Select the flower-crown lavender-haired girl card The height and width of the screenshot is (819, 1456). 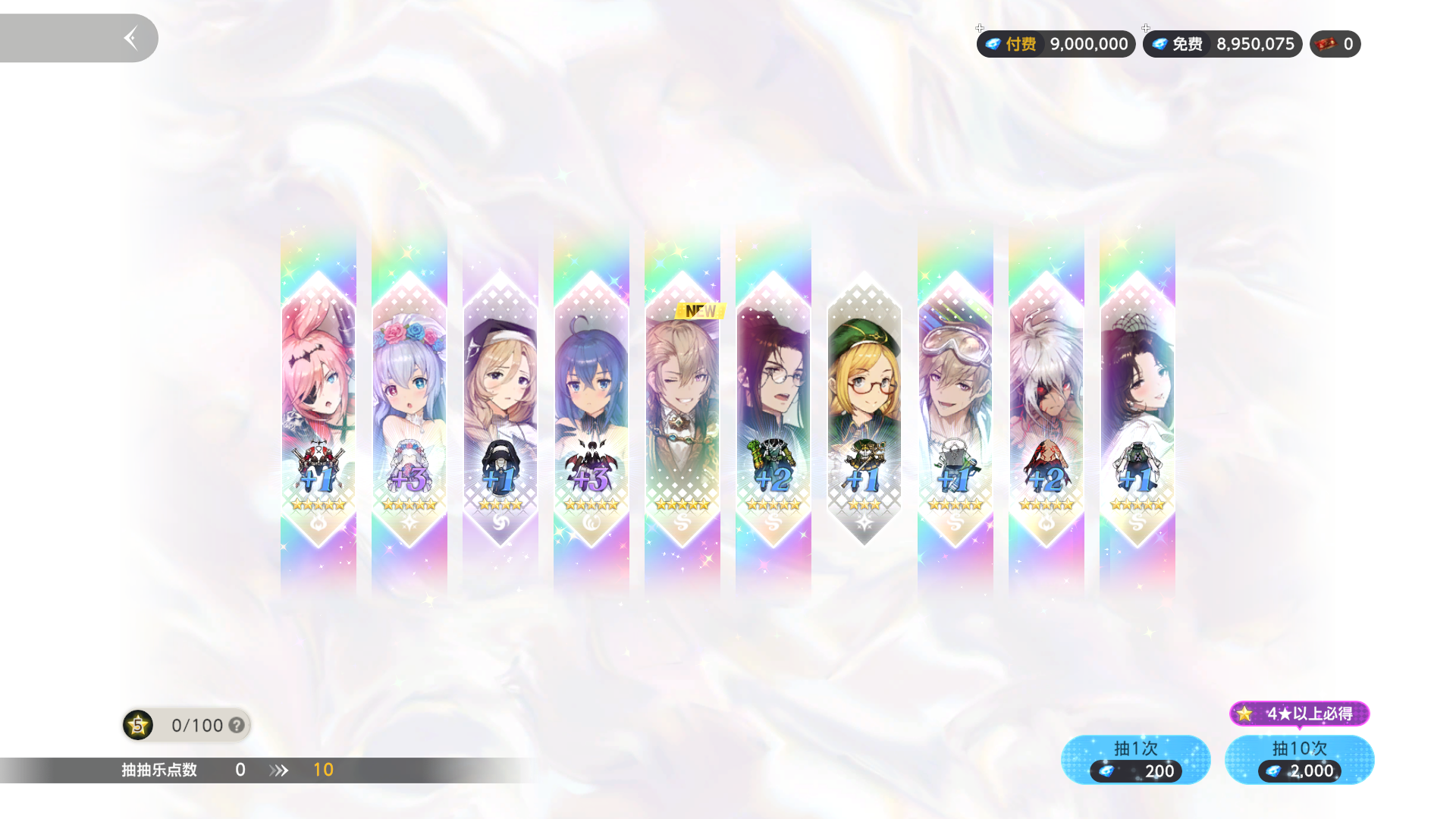coord(409,409)
